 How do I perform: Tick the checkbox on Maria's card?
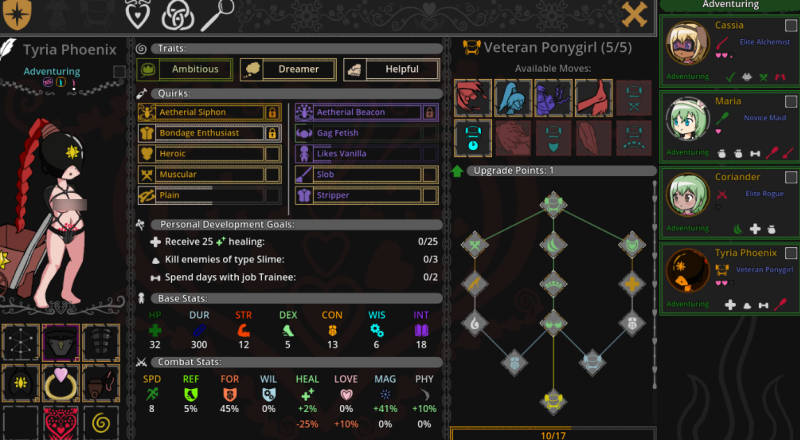coord(791,102)
